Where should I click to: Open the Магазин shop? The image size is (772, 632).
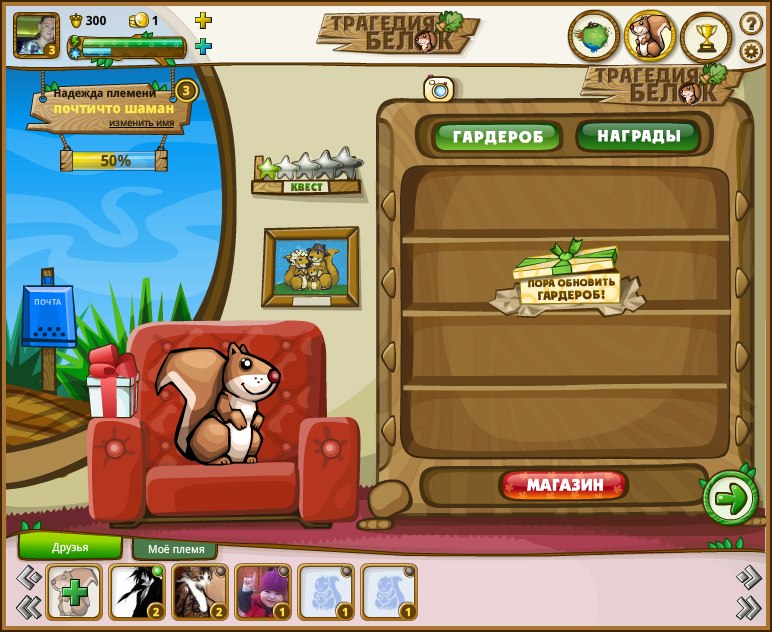tap(565, 486)
